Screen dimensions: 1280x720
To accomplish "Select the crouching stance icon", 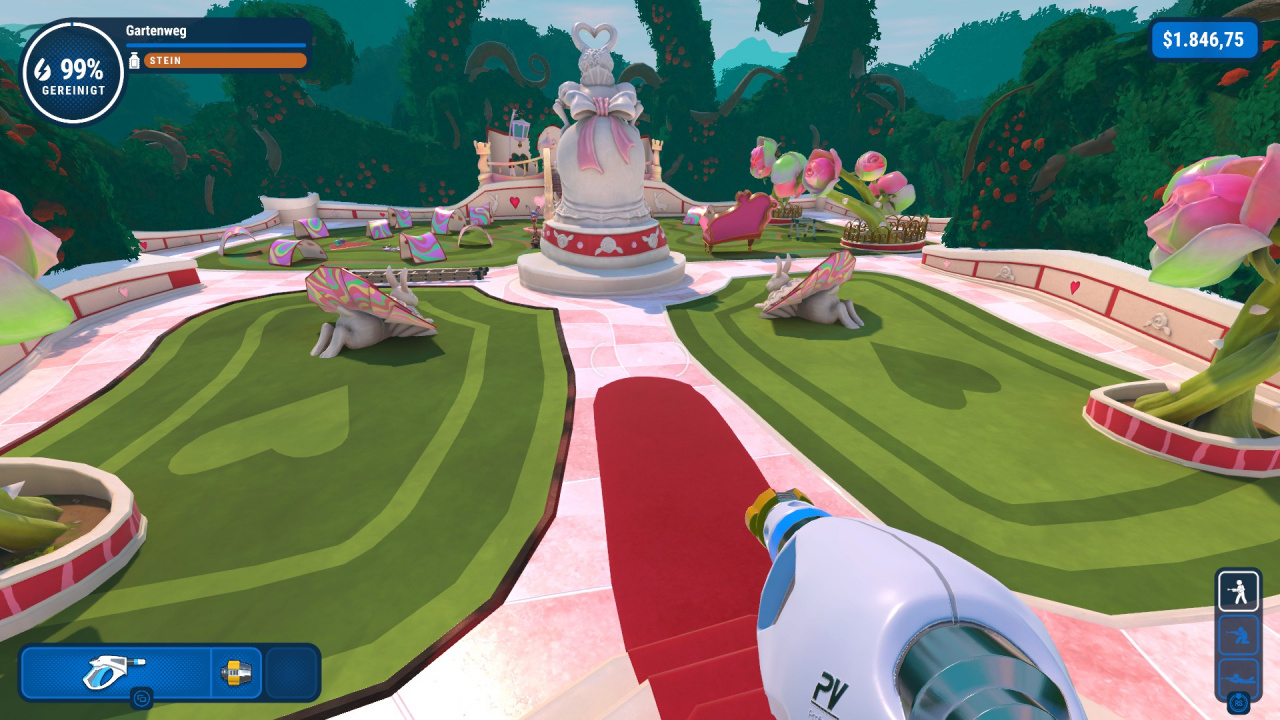I will pos(1238,635).
